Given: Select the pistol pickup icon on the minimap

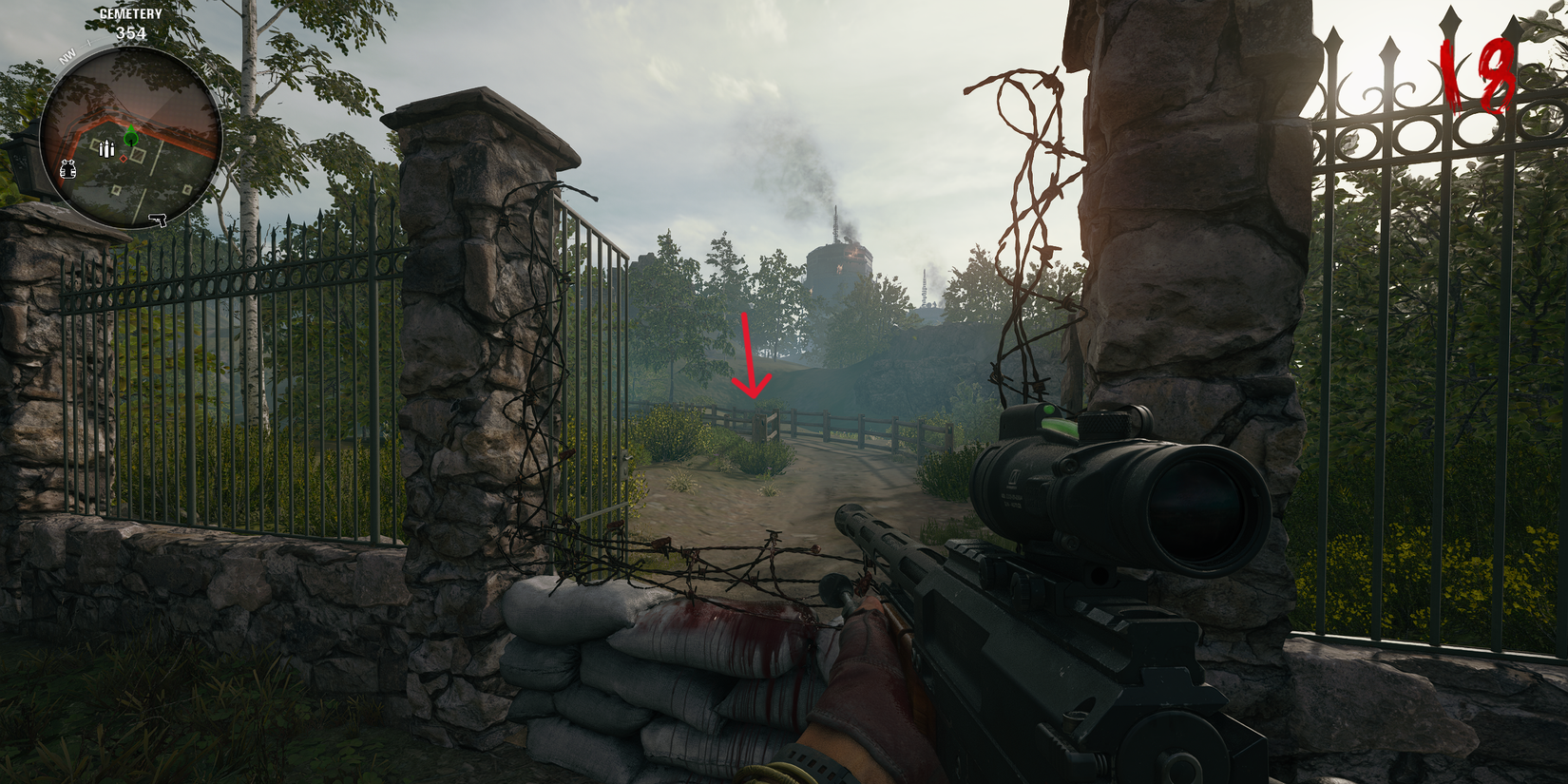Looking at the screenshot, I should [158, 220].
